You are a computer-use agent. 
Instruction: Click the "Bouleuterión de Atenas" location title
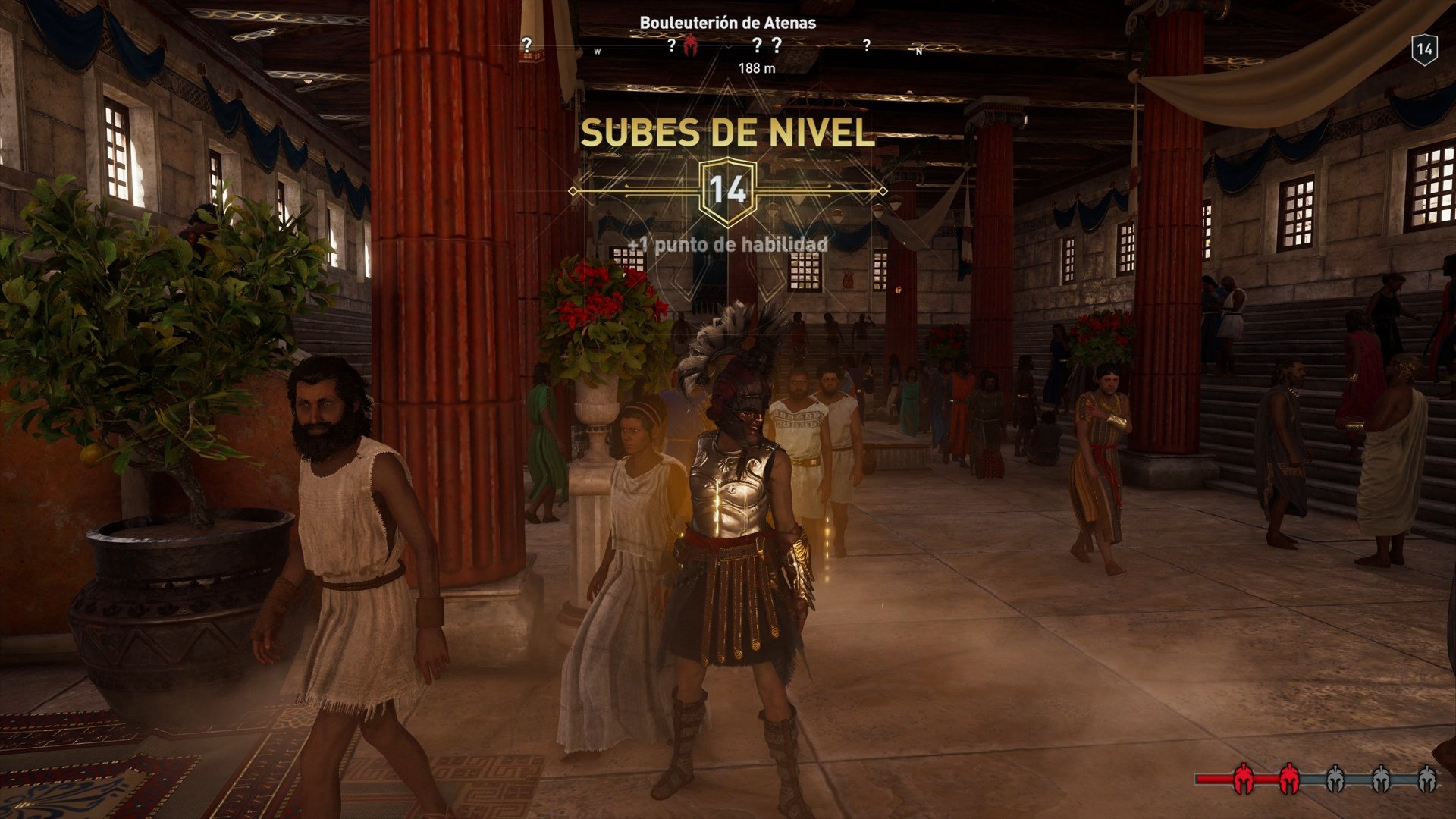[728, 23]
